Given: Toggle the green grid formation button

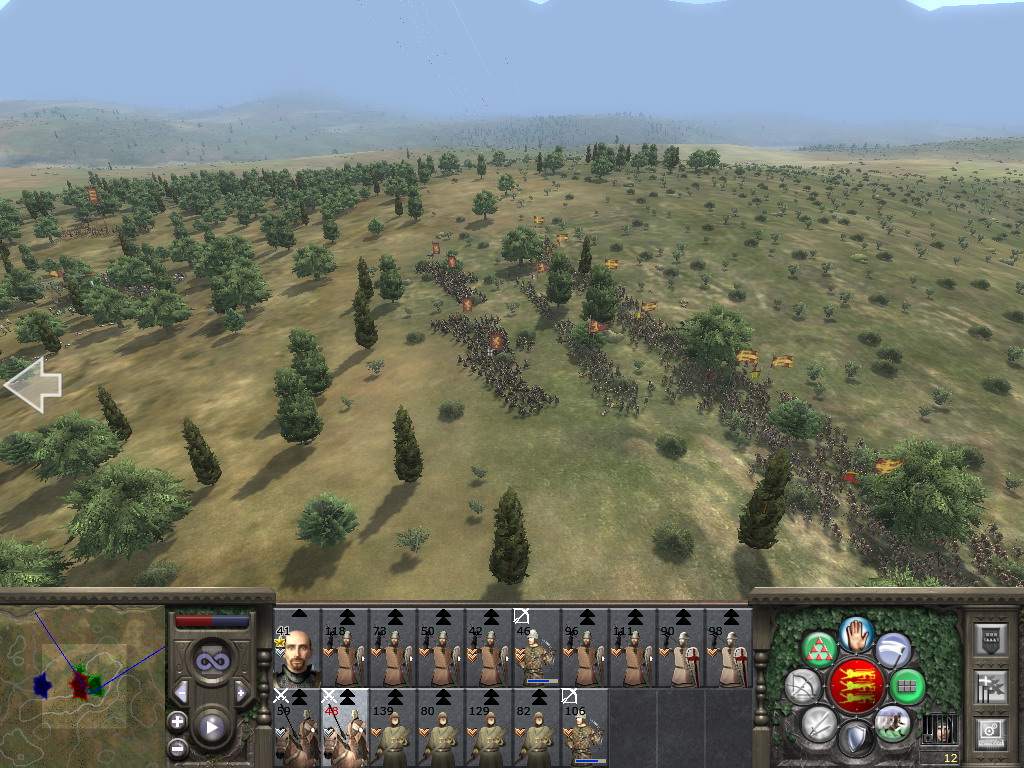Looking at the screenshot, I should [907, 686].
